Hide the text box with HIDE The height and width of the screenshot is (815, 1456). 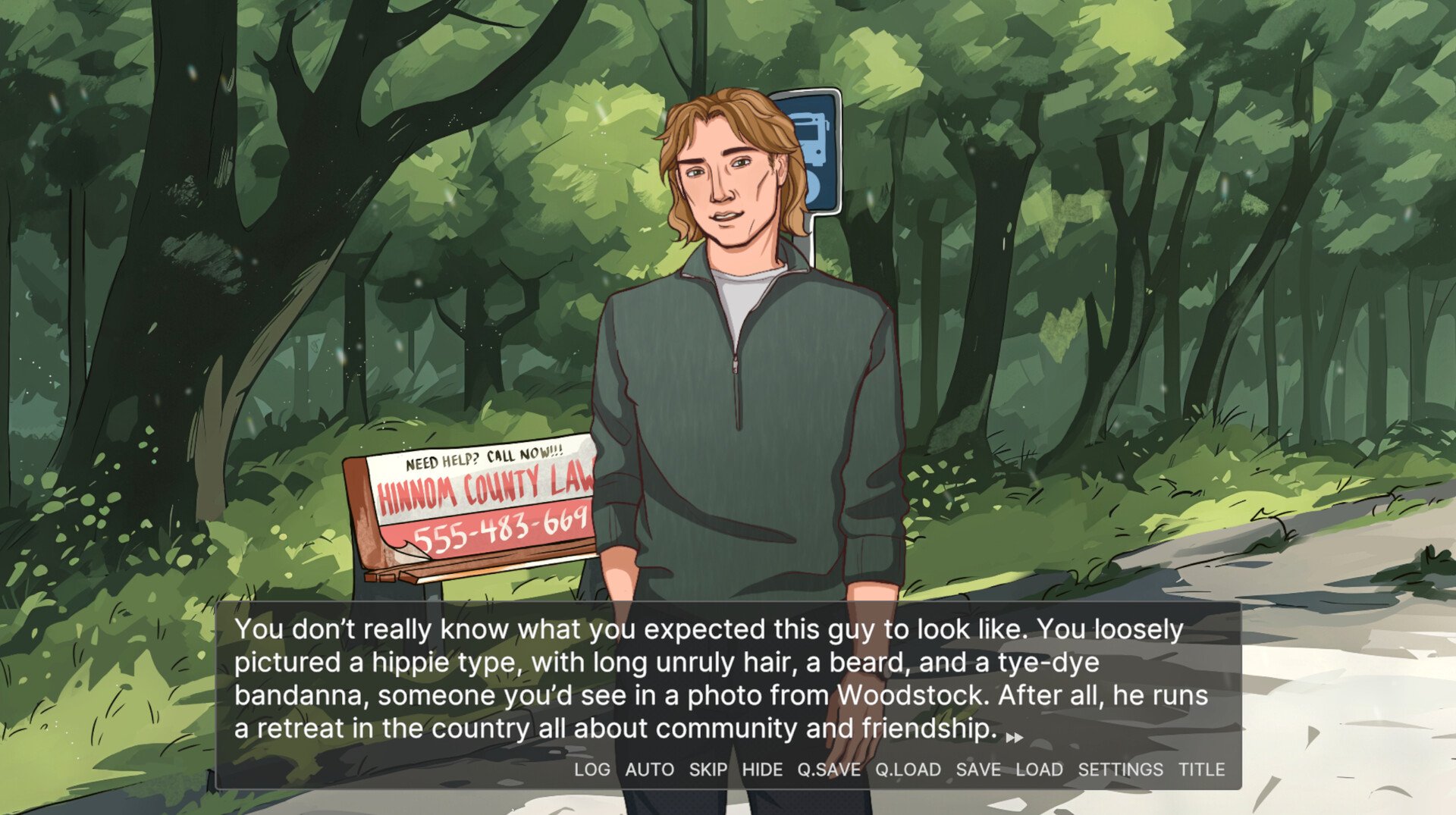tap(762, 770)
